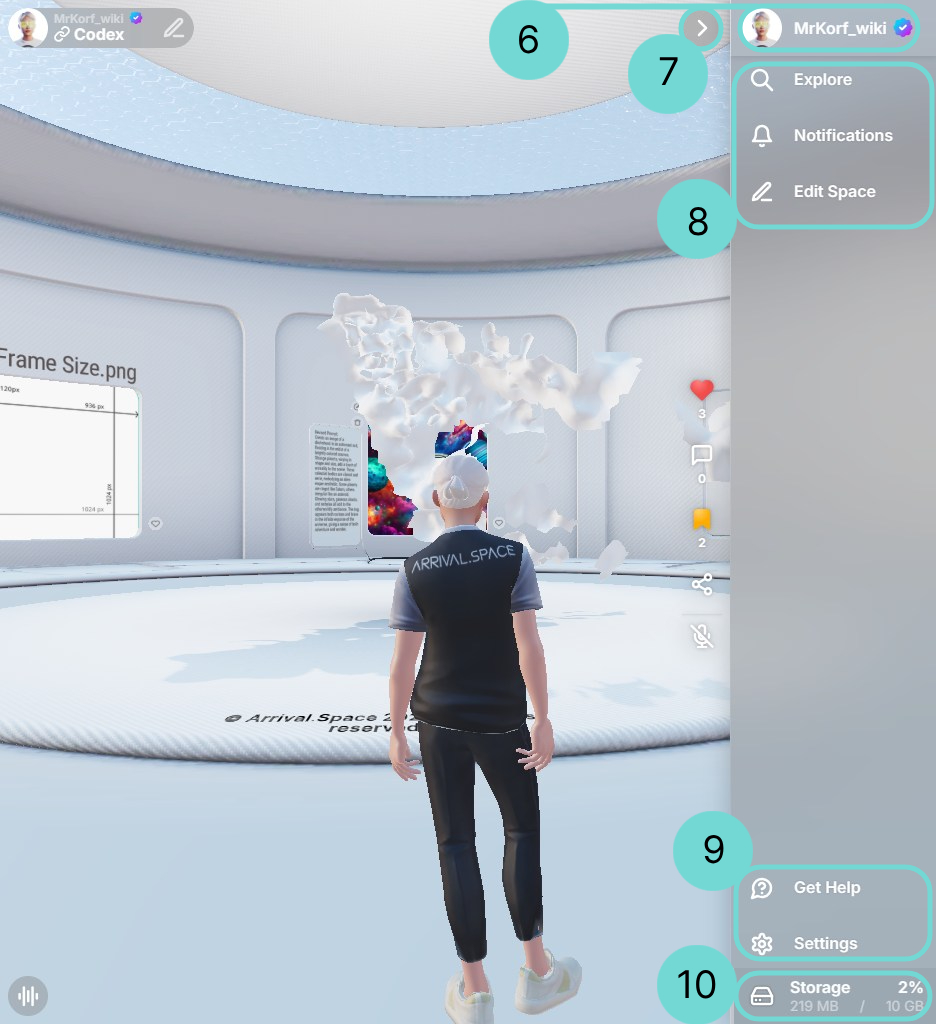Show the Storage usage details

point(833,995)
